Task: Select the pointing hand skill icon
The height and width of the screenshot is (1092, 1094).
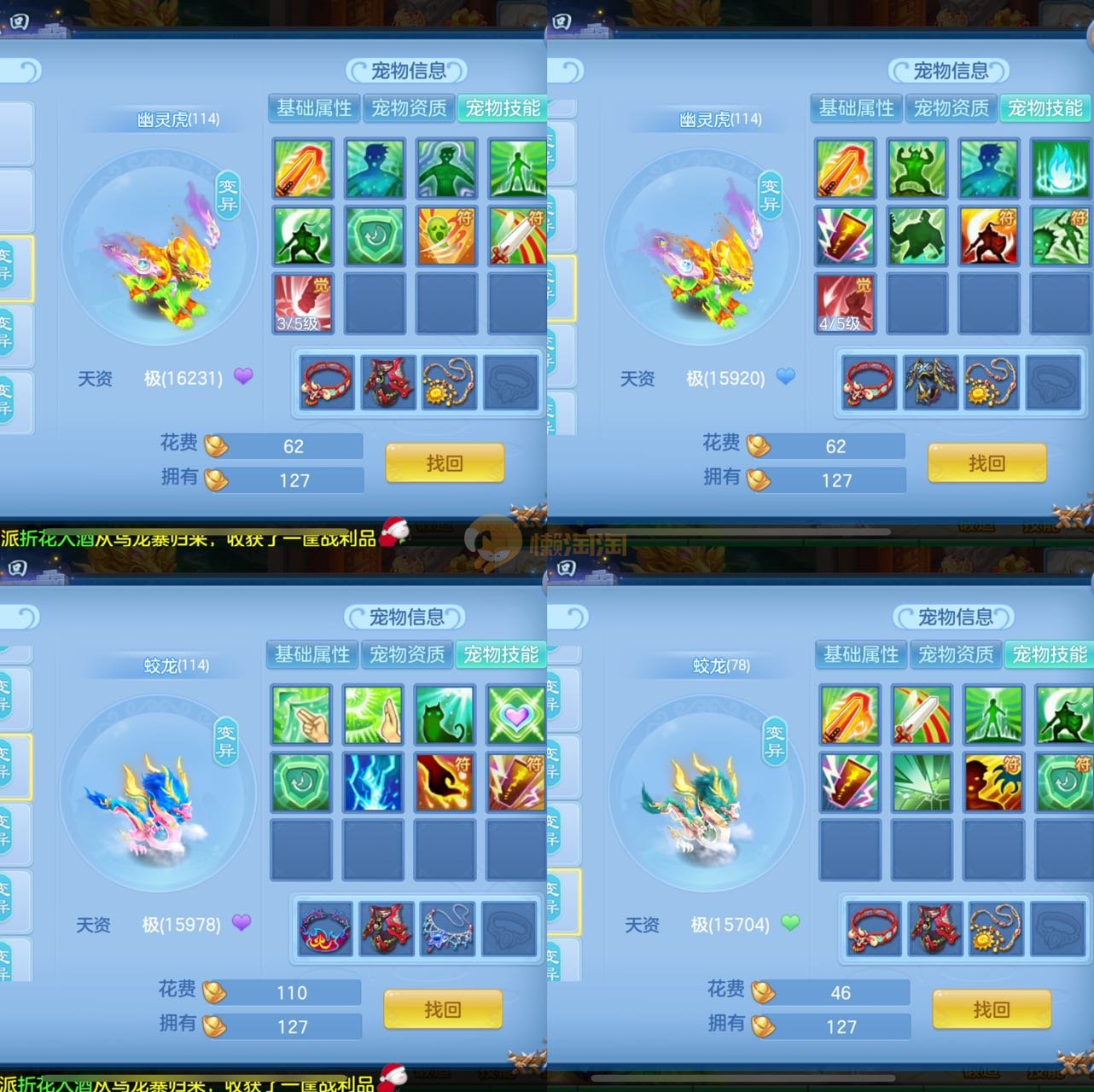Action: click(x=301, y=714)
